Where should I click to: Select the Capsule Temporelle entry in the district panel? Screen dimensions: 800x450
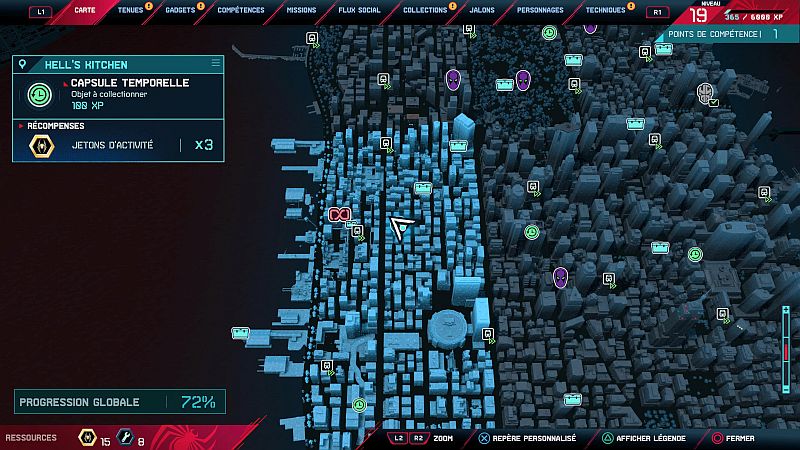118,94
